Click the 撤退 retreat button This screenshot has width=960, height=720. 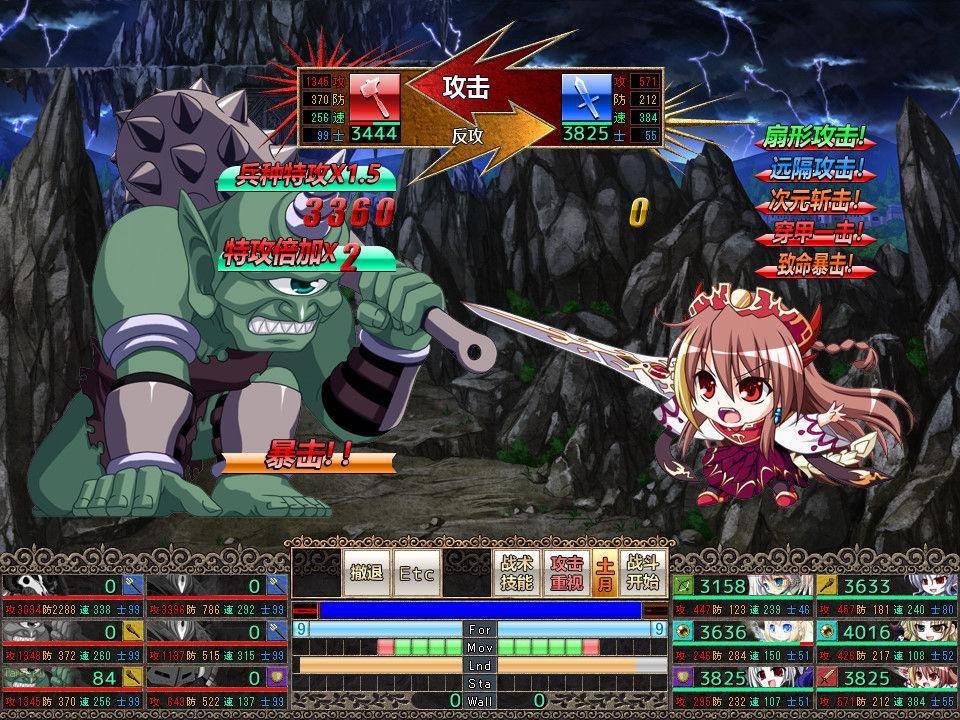click(x=366, y=573)
